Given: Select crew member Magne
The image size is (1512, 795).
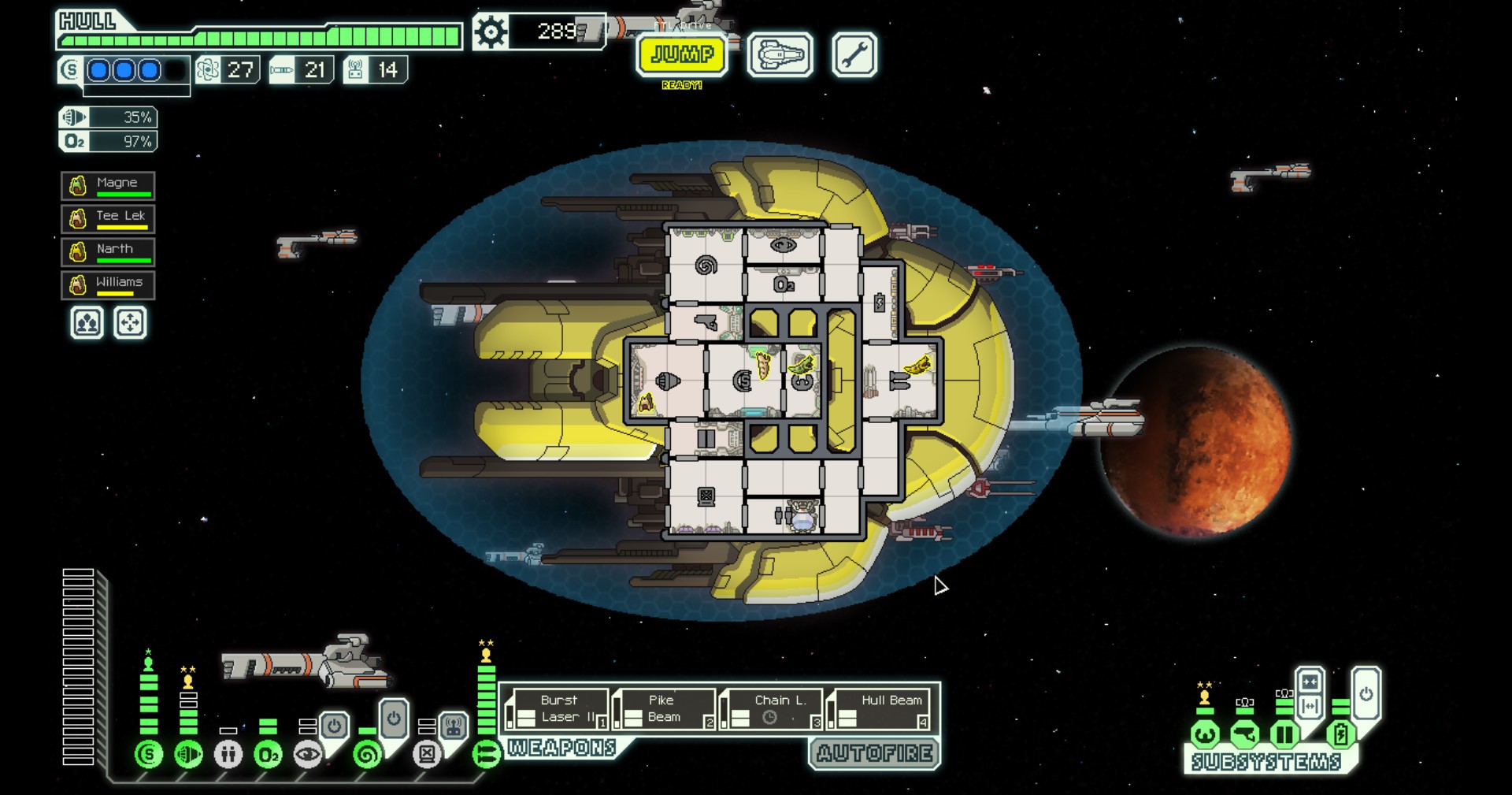Looking at the screenshot, I should pos(108,186).
